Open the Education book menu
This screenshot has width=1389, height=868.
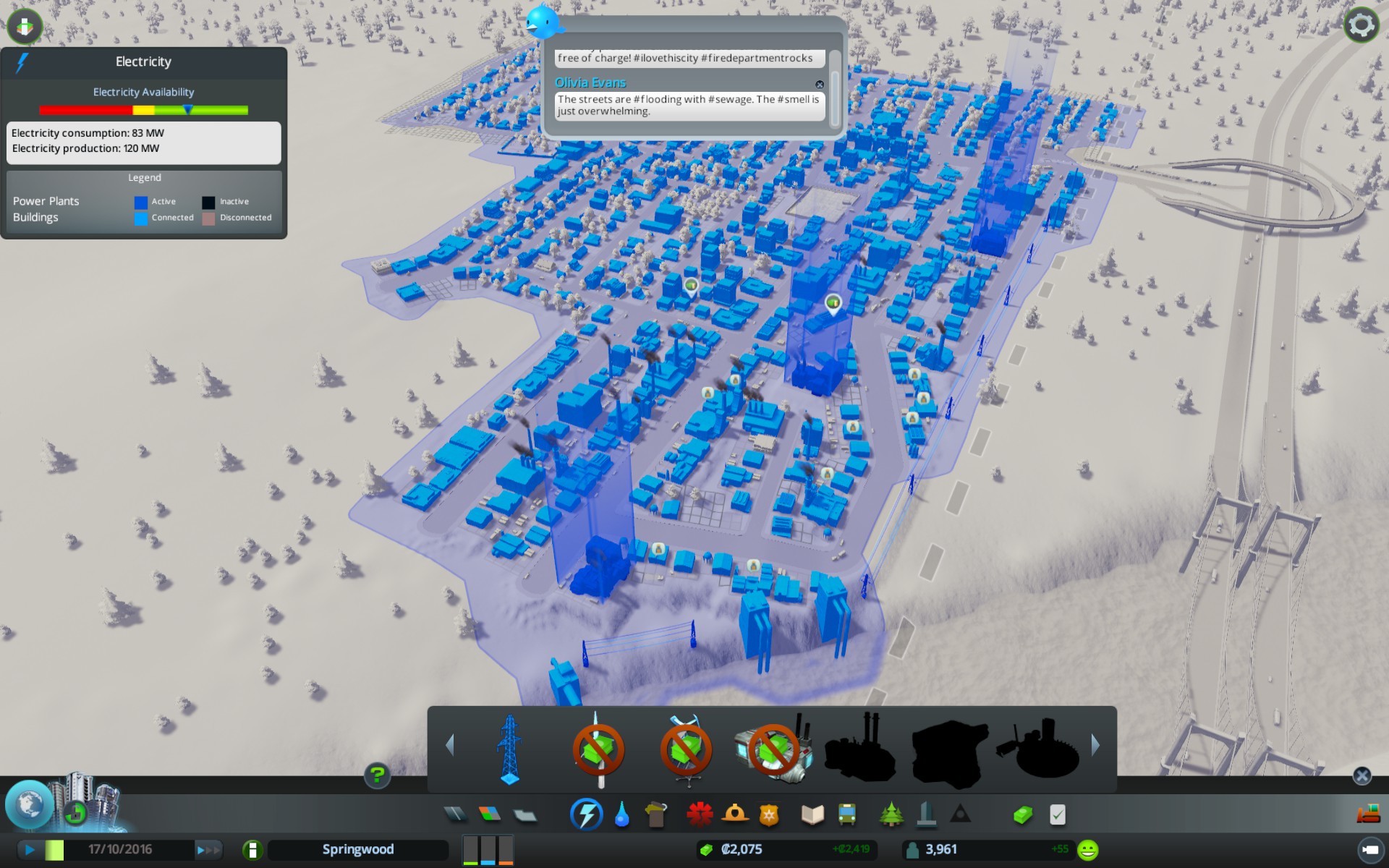click(x=812, y=815)
